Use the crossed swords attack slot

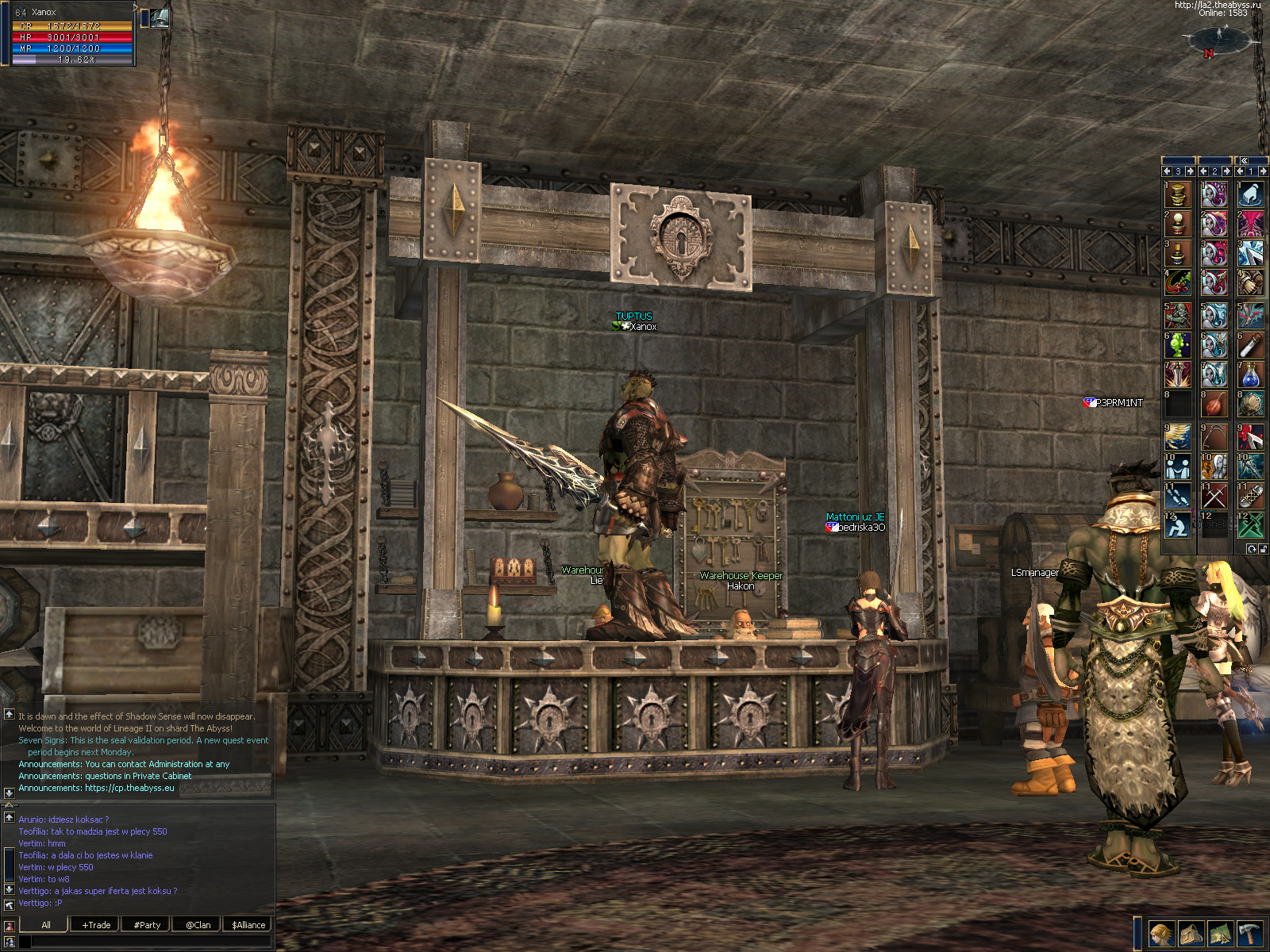coord(1214,496)
